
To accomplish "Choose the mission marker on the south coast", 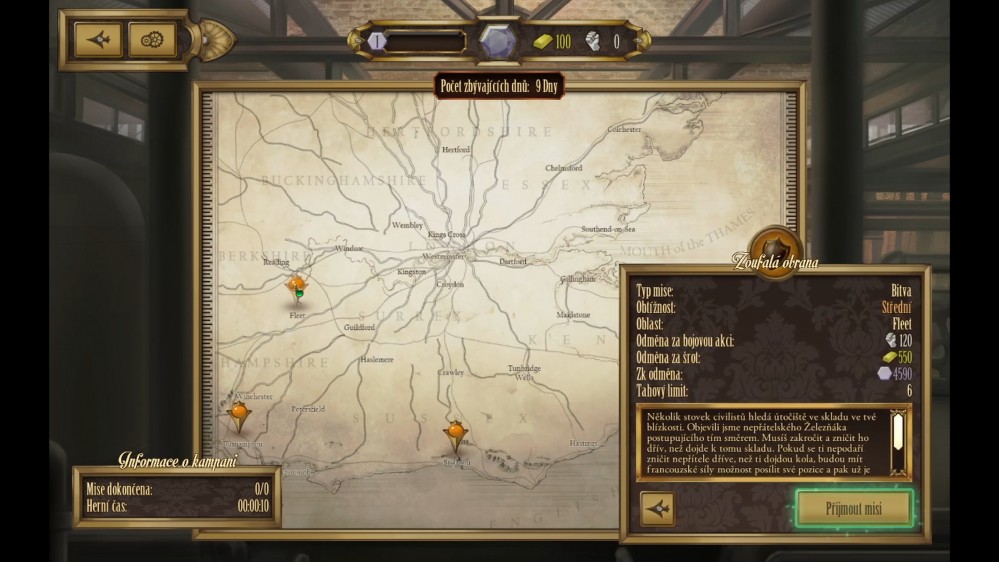I will (455, 432).
